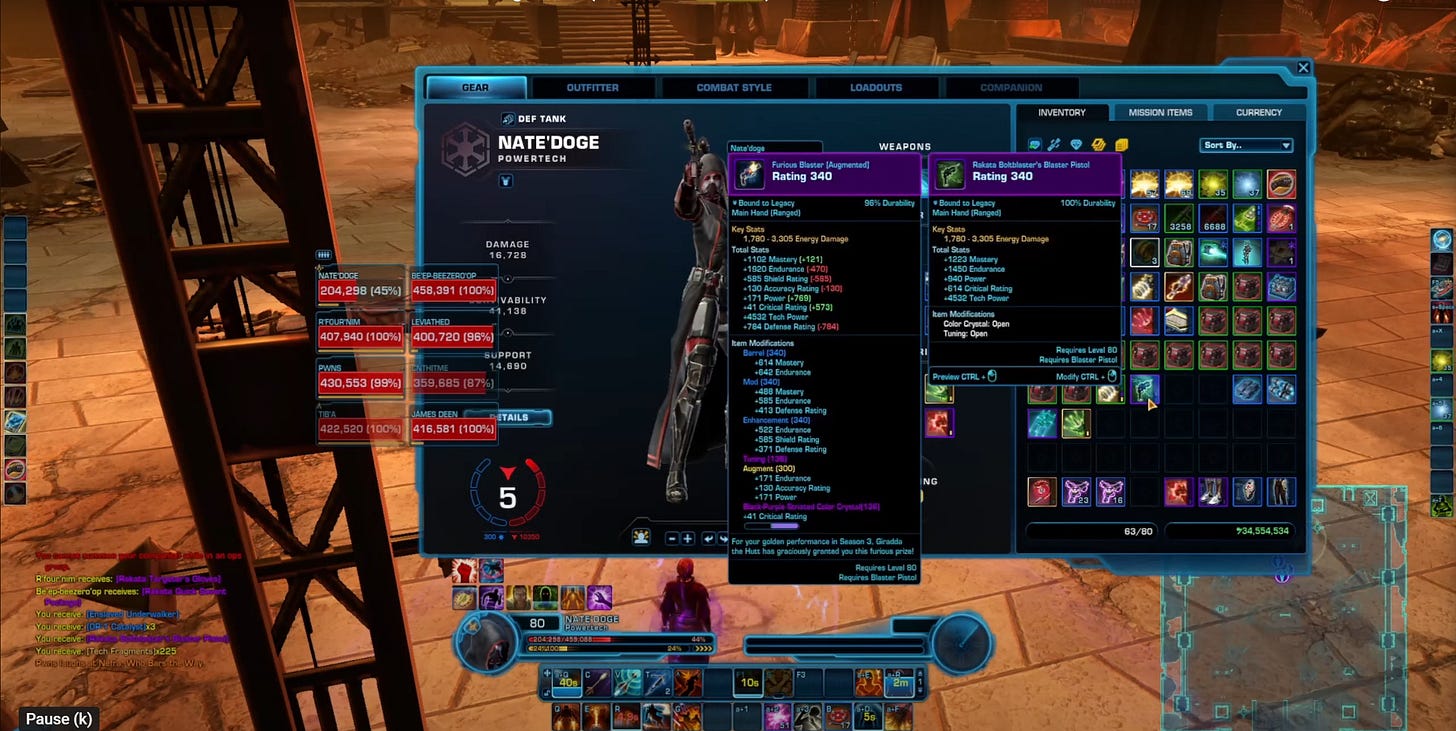Show the Currency tab
1456x731 pixels.
[1259, 113]
